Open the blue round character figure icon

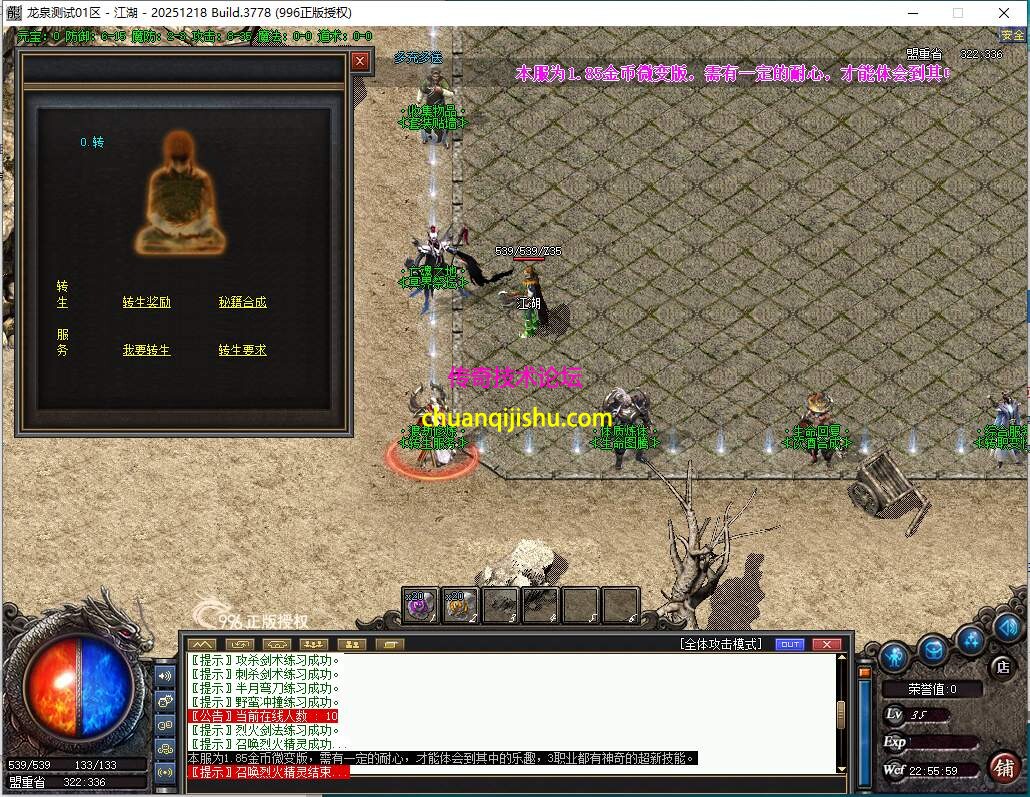tap(895, 654)
